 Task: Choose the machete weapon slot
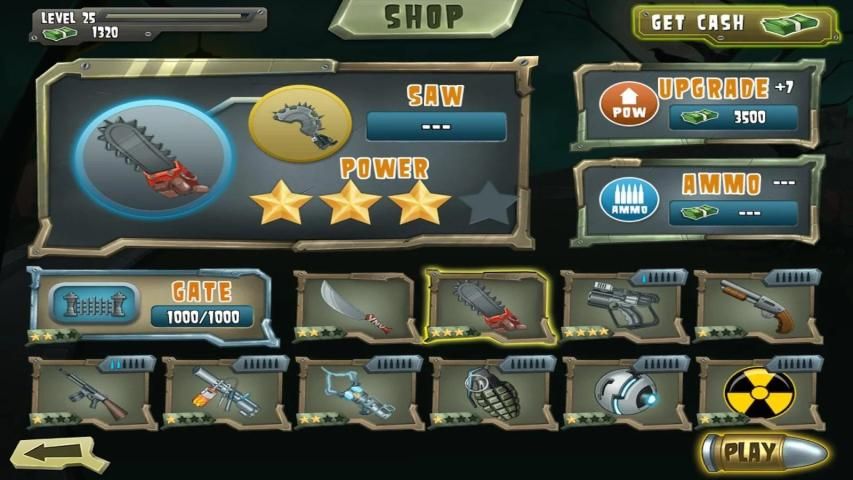pos(355,305)
